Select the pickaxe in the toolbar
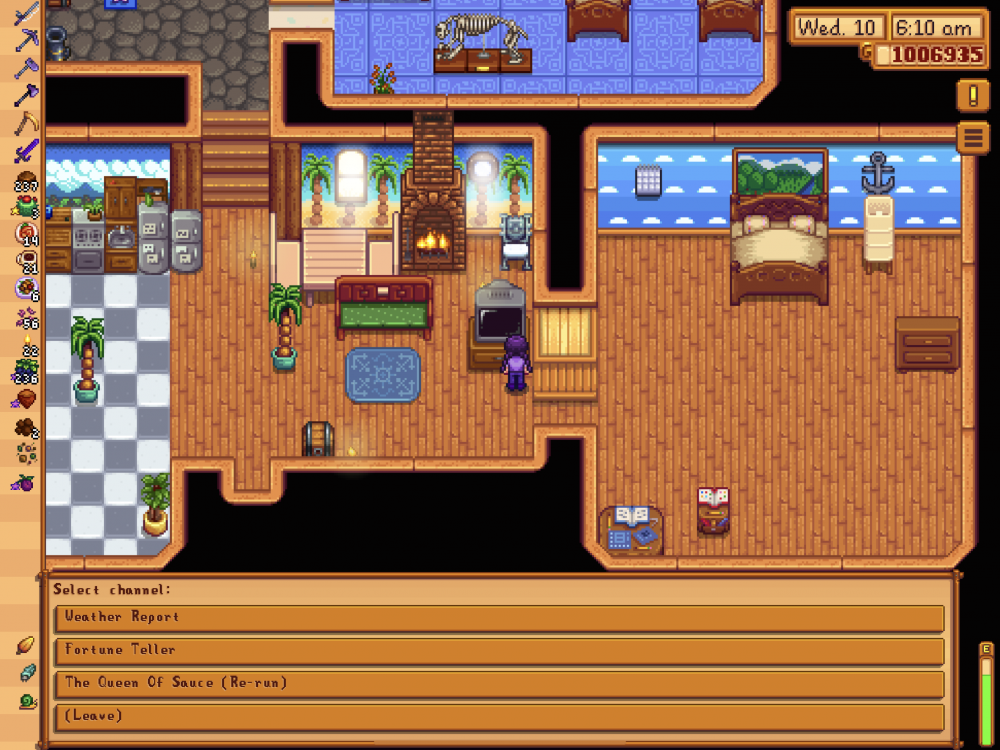Screen dimensions: 1000x750 [x=26, y=40]
